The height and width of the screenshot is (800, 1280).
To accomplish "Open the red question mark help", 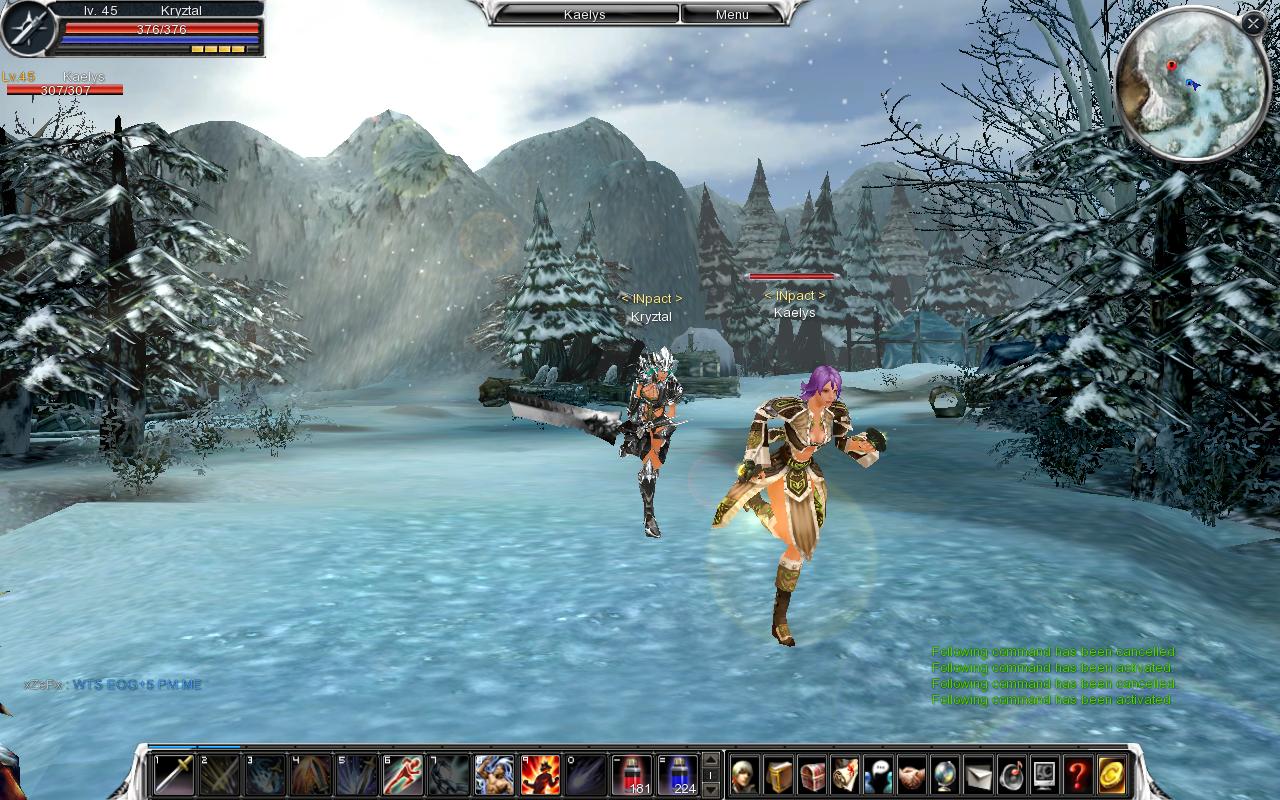I will (1077, 774).
